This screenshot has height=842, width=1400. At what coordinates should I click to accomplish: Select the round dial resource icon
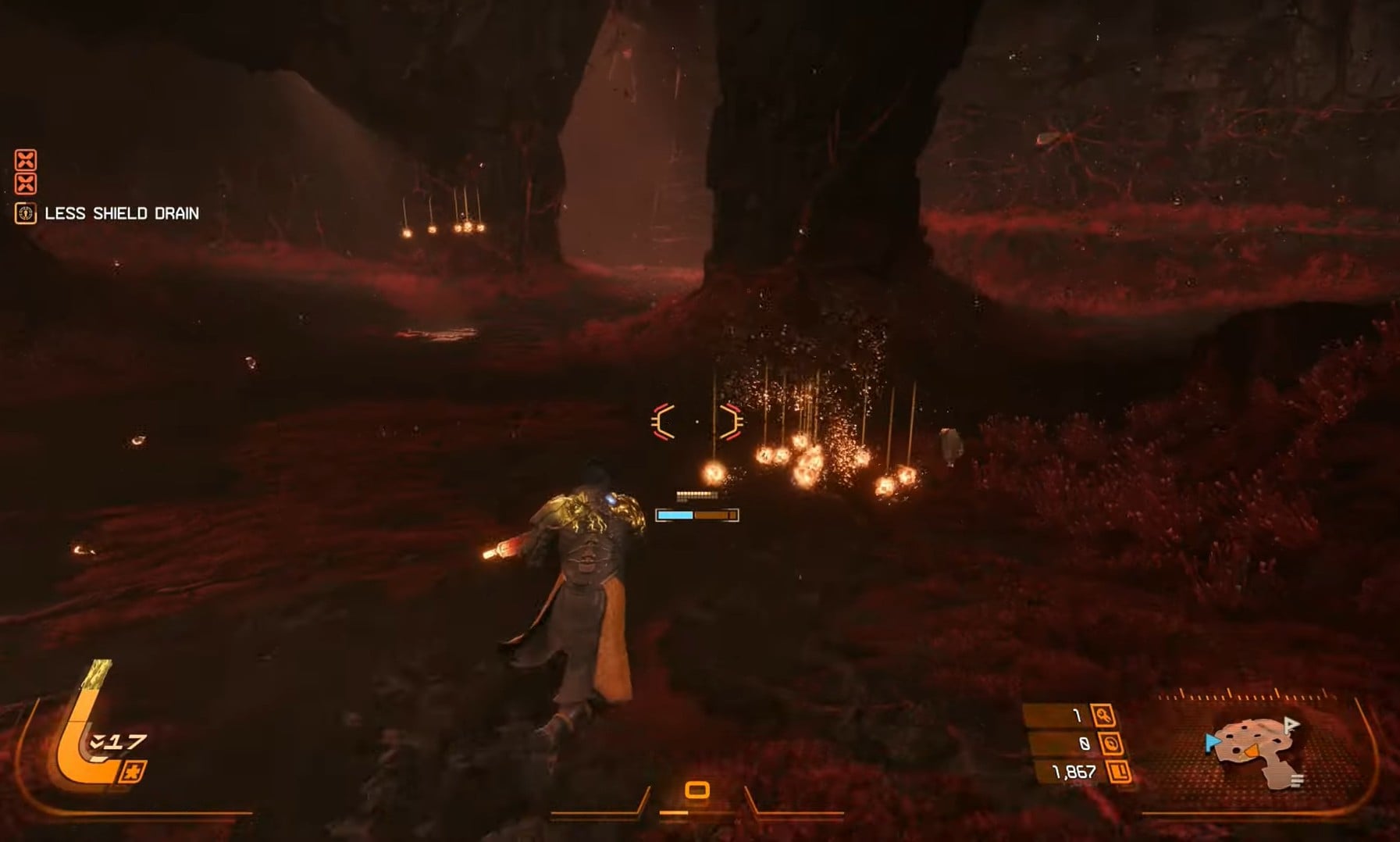(x=1110, y=744)
